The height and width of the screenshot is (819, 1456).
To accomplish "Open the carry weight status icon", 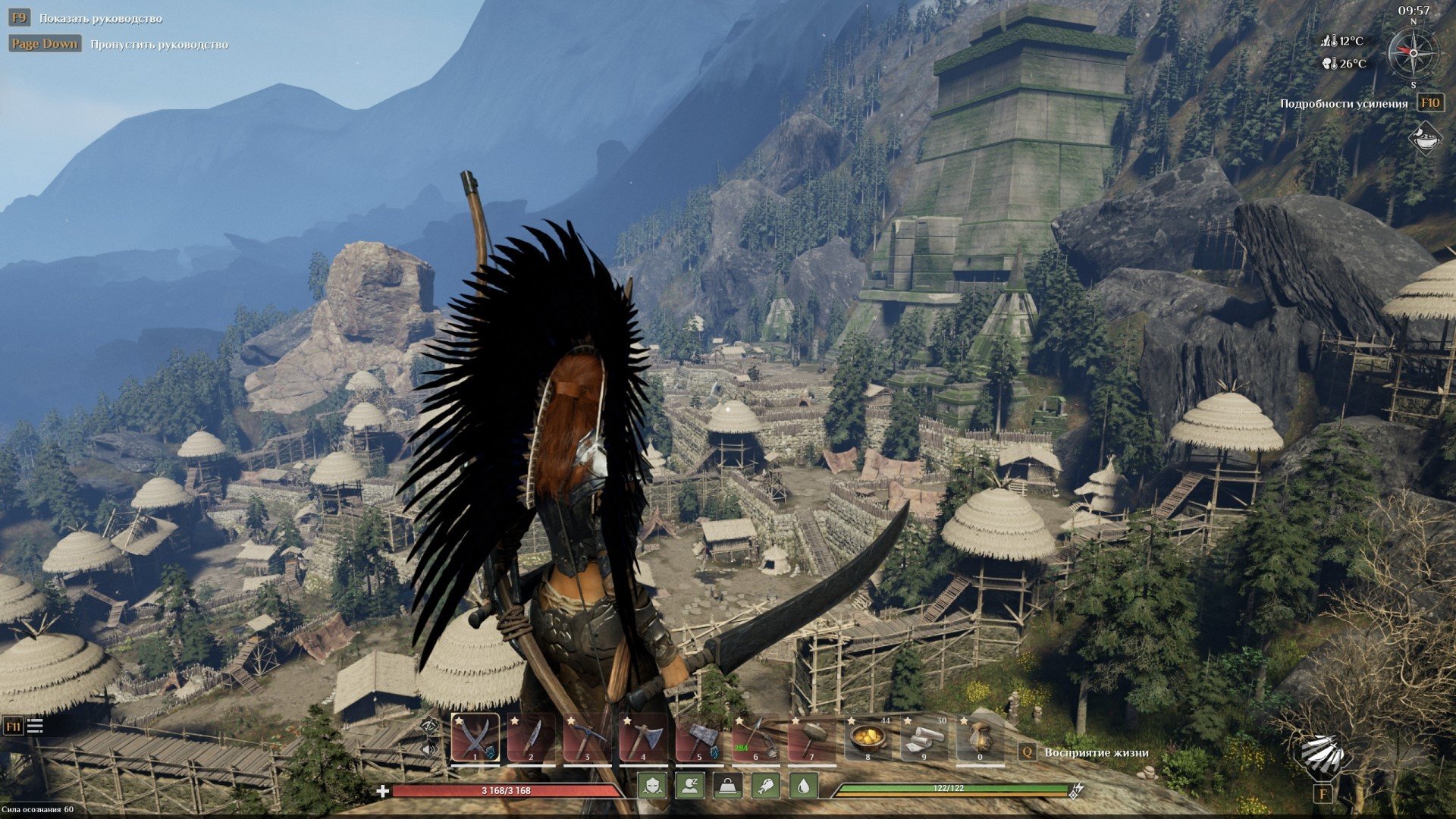I will pyautogui.click(x=728, y=786).
